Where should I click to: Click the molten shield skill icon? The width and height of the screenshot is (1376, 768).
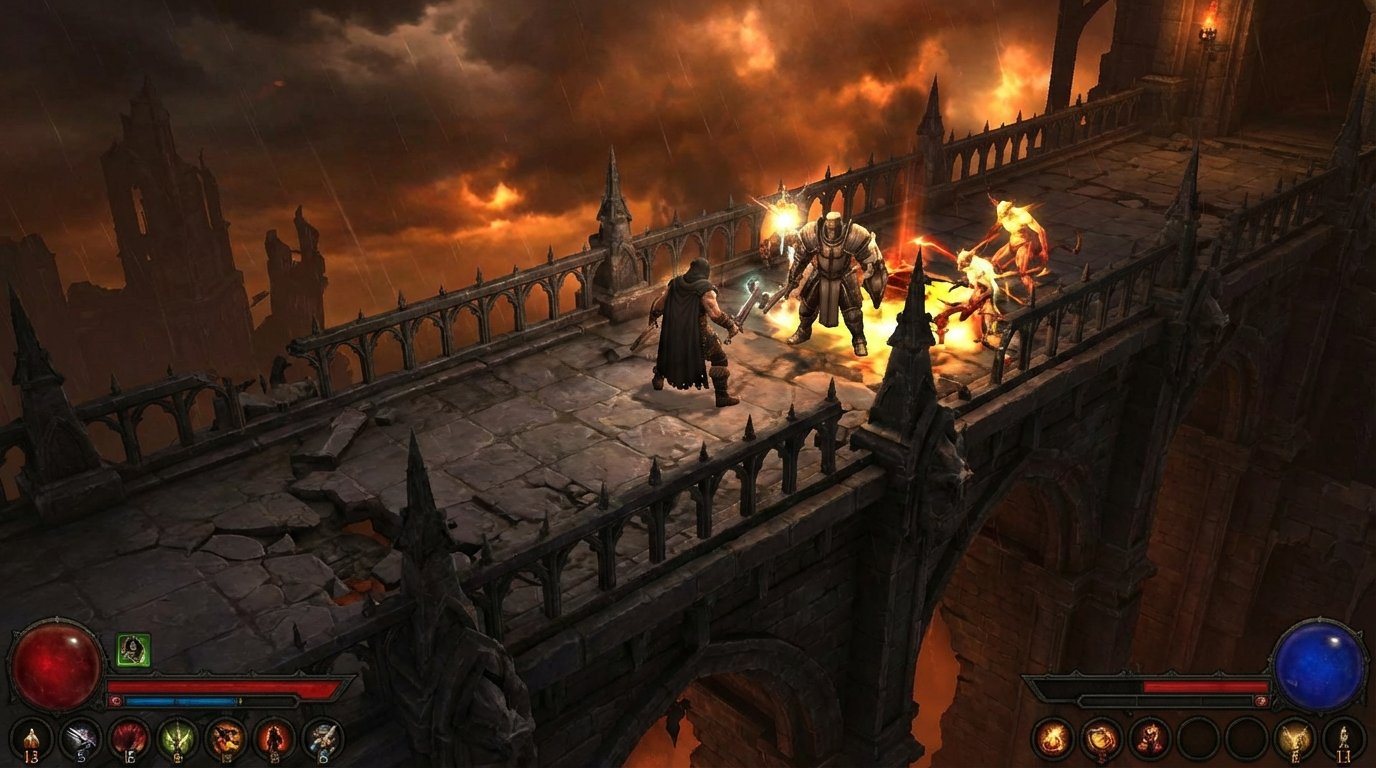point(1101,737)
